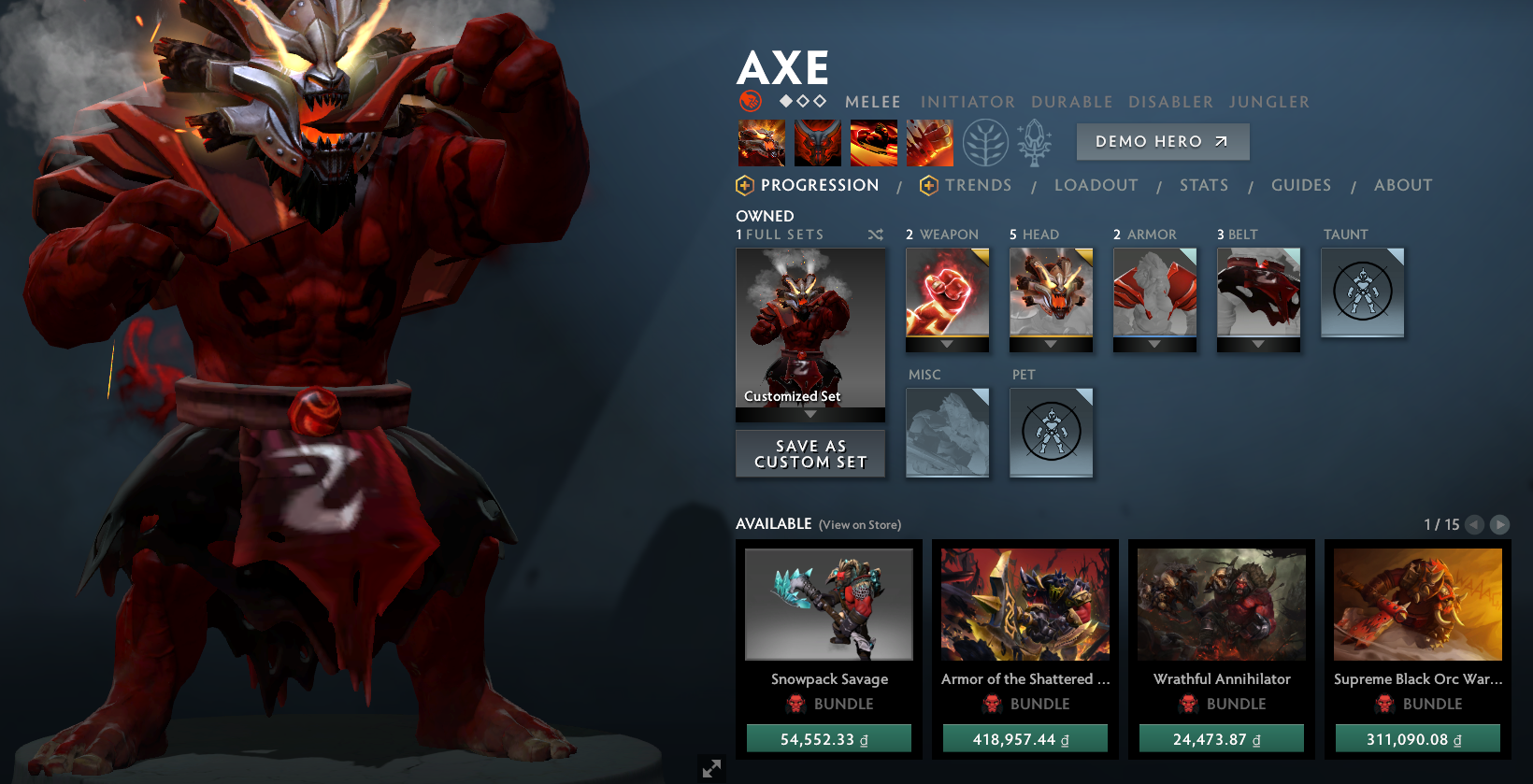Image resolution: width=1533 pixels, height=784 pixels.
Task: Select the unequipped Misc slot
Action: pyautogui.click(x=947, y=432)
